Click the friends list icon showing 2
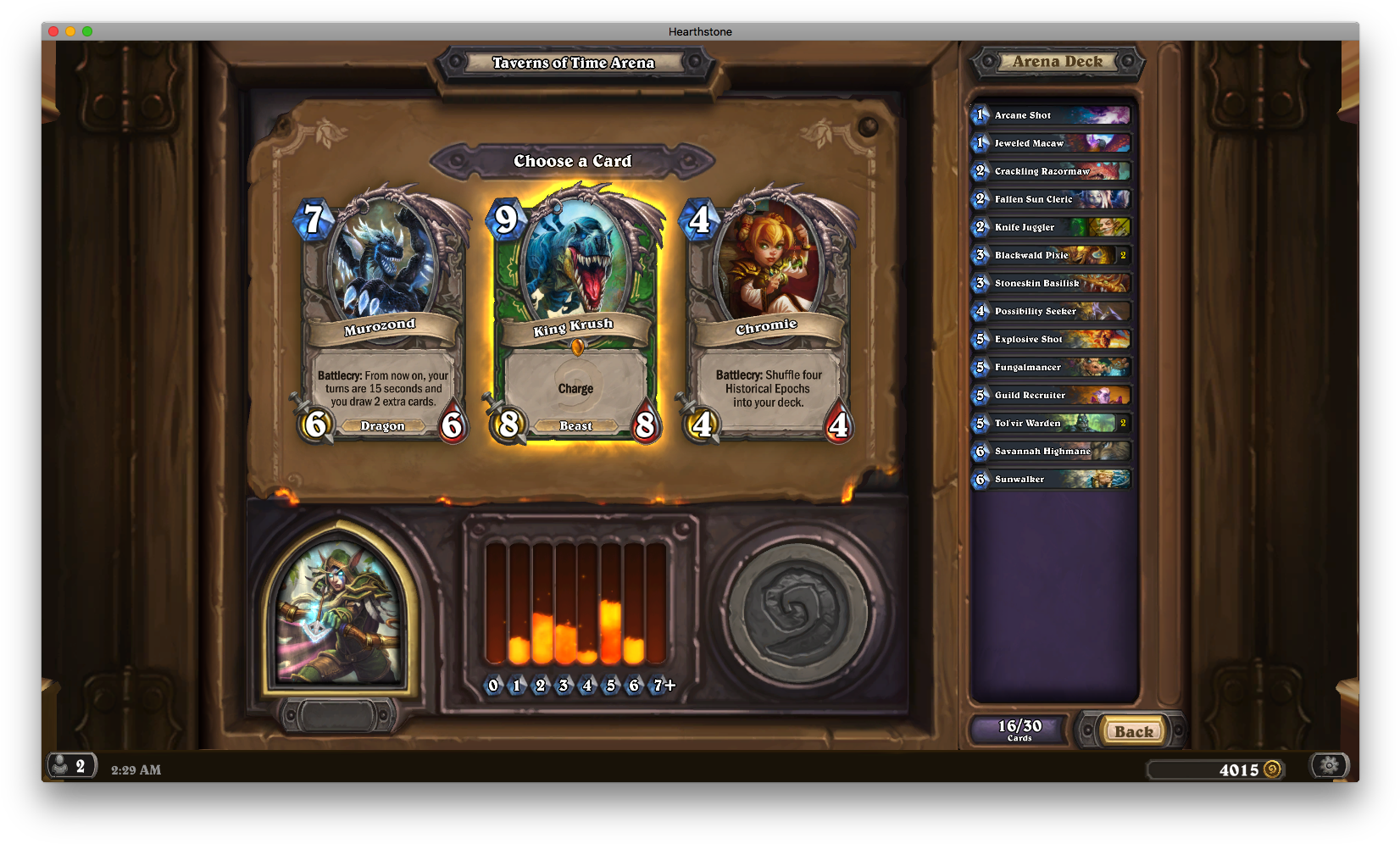 point(72,765)
